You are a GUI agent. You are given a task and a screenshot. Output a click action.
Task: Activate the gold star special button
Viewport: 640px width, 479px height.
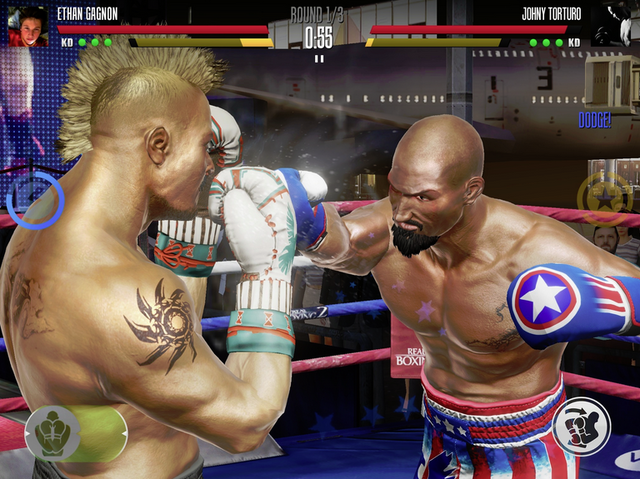[x=604, y=196]
